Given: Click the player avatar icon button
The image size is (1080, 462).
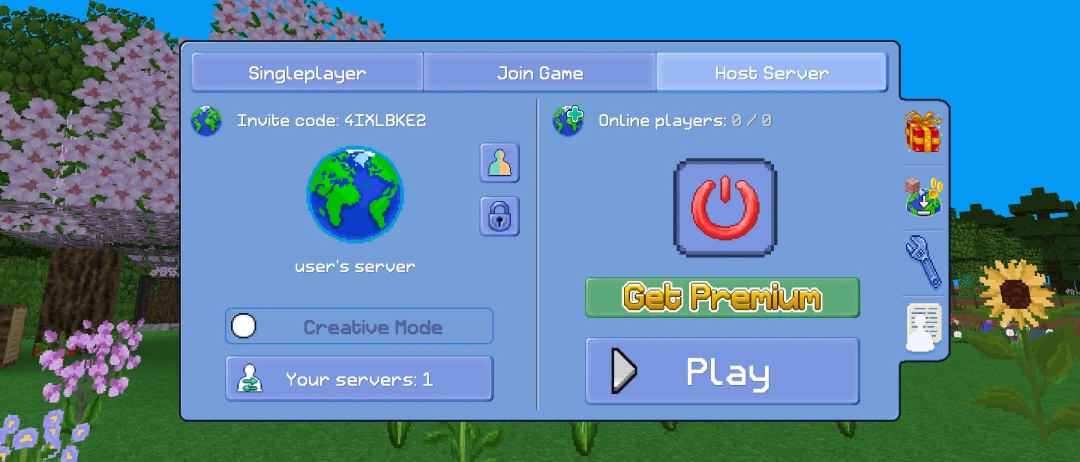Looking at the screenshot, I should coord(499,163).
